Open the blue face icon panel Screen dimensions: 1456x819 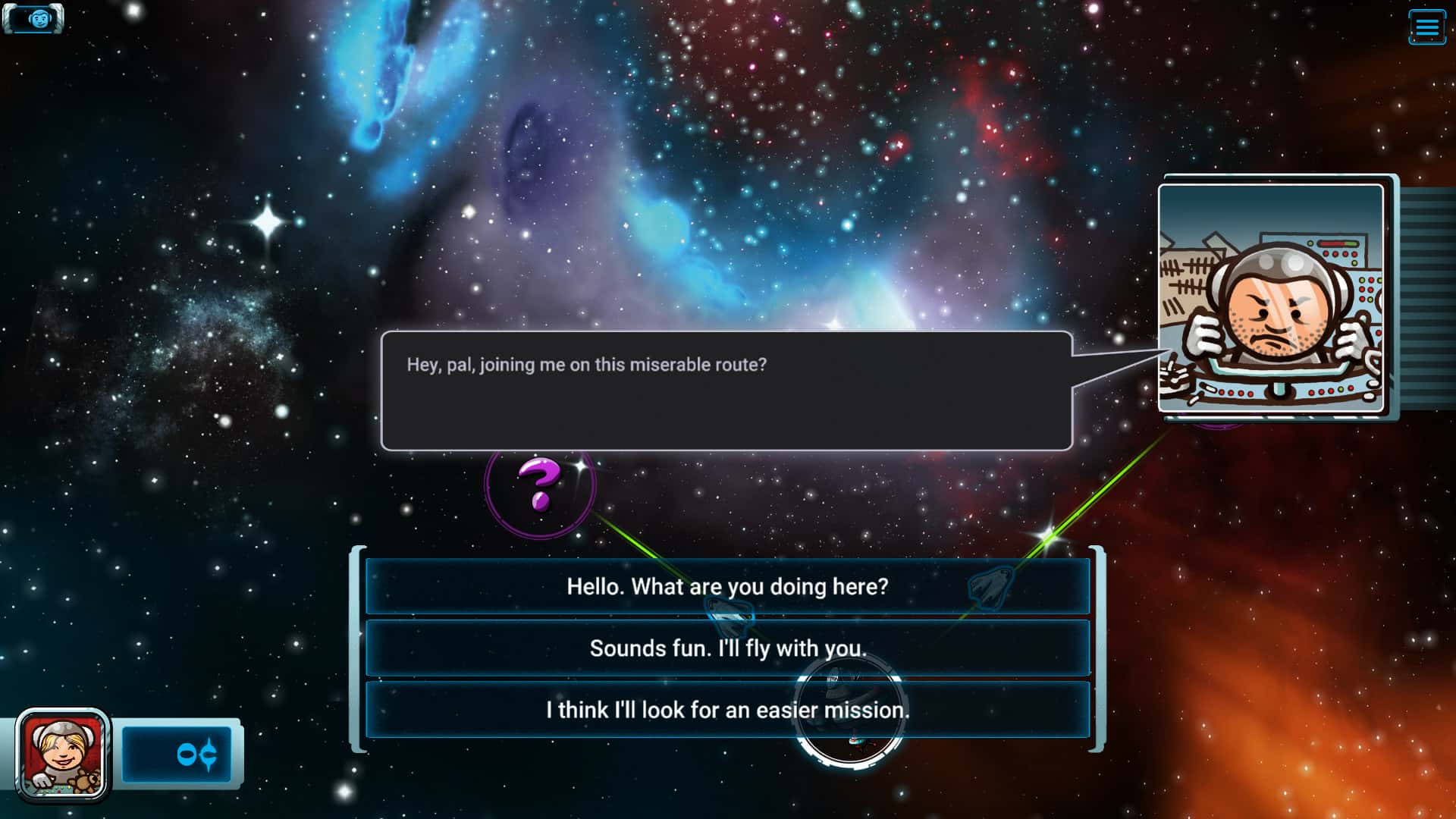coord(35,19)
